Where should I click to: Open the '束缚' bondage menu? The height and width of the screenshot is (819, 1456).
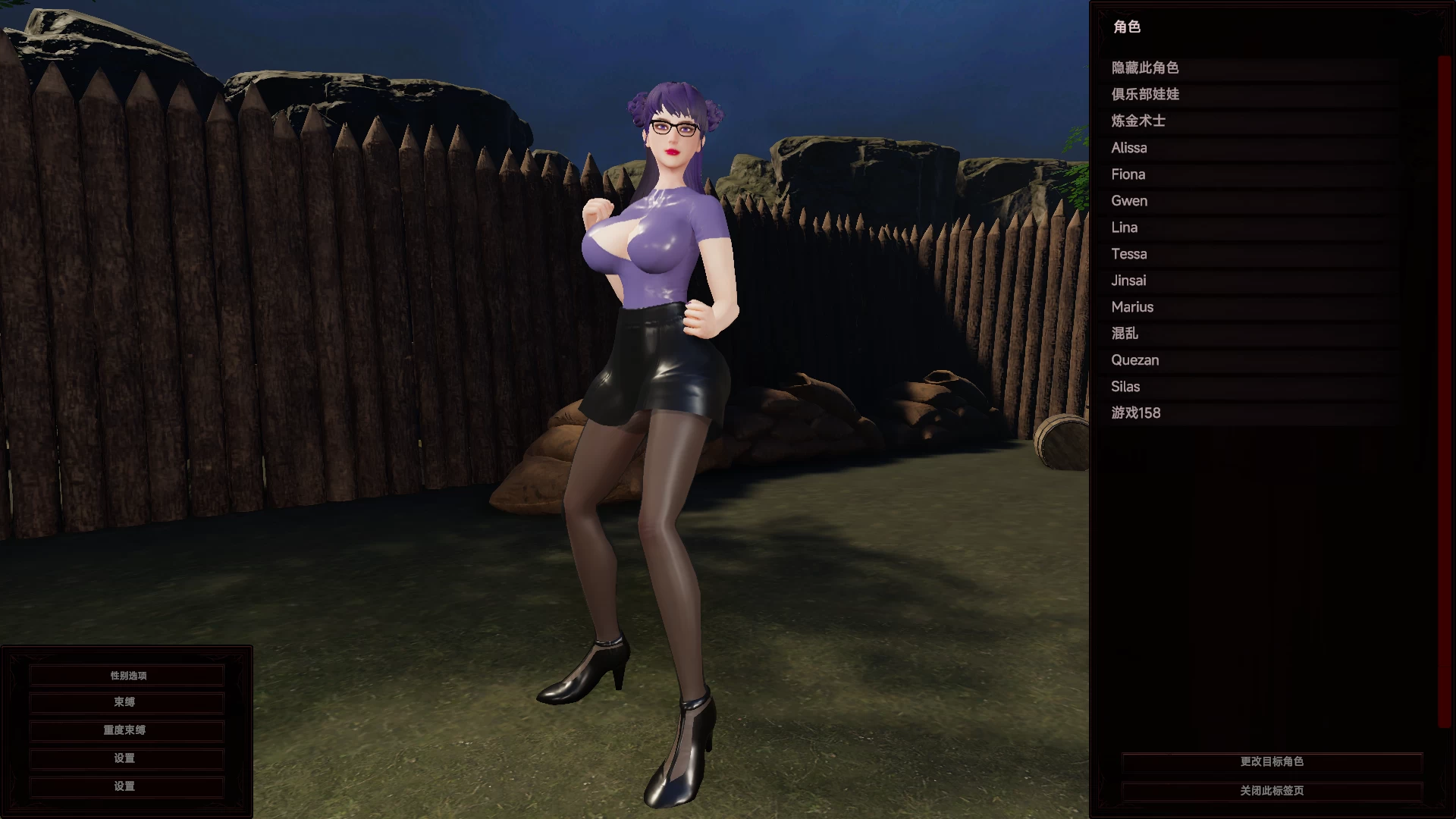tap(125, 702)
